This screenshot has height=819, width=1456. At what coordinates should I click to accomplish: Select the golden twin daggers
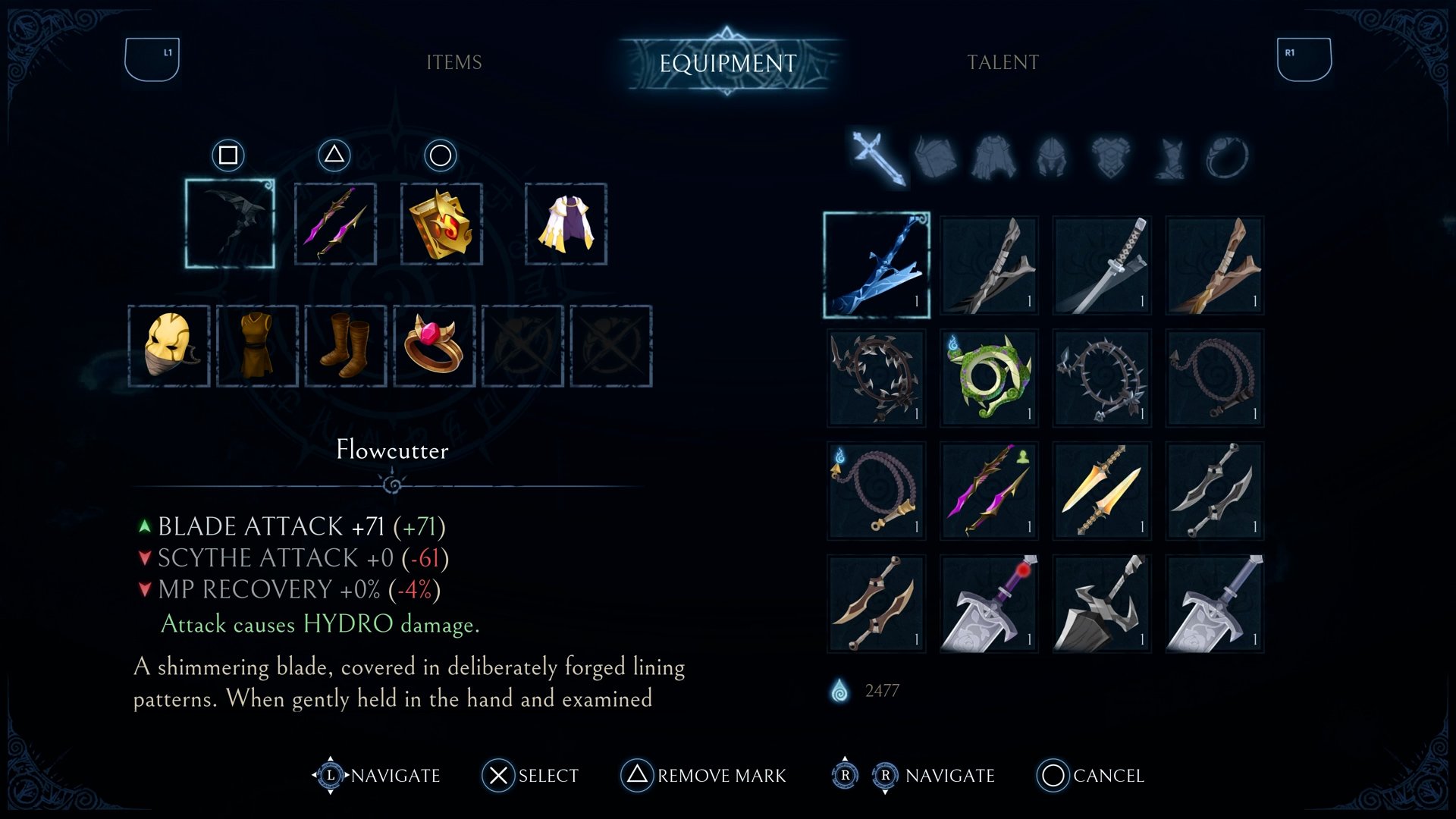(x=1101, y=491)
